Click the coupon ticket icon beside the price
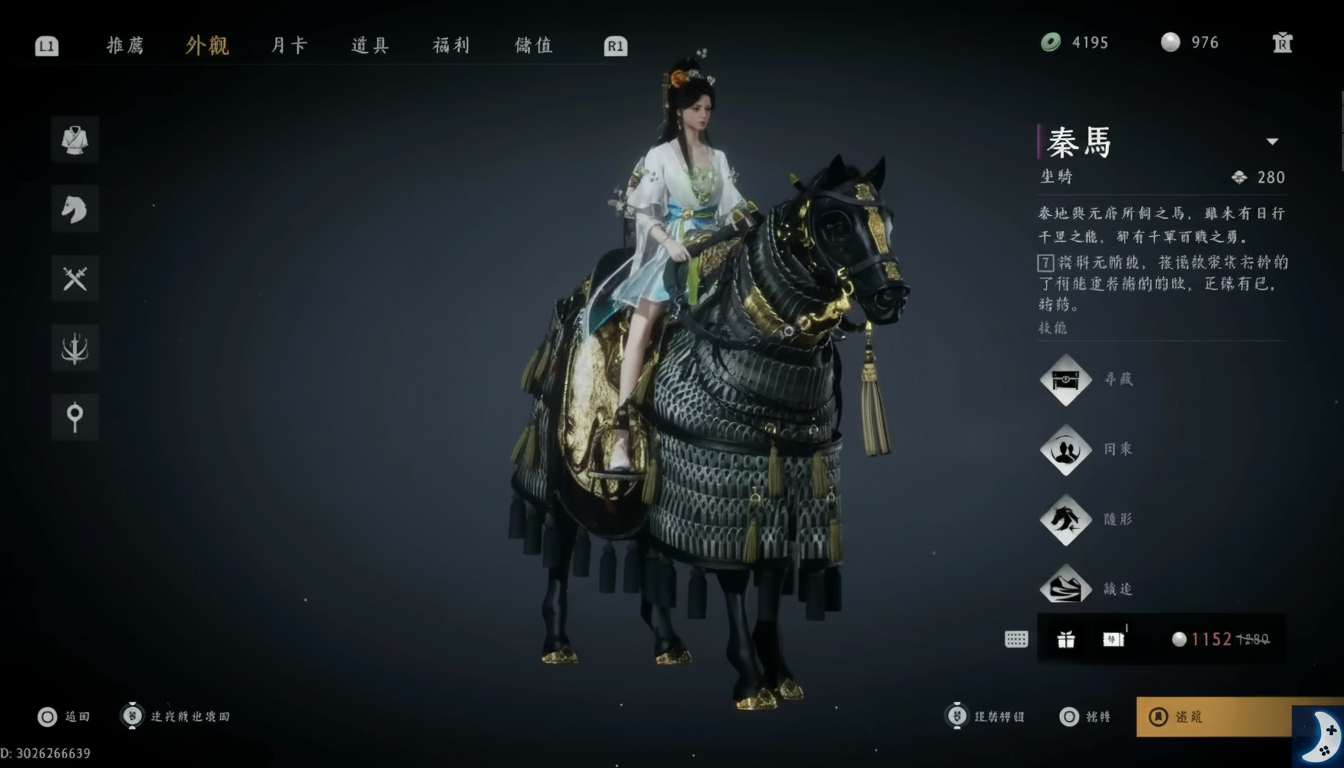Screen dimensions: 1344x768 (x=1113, y=640)
